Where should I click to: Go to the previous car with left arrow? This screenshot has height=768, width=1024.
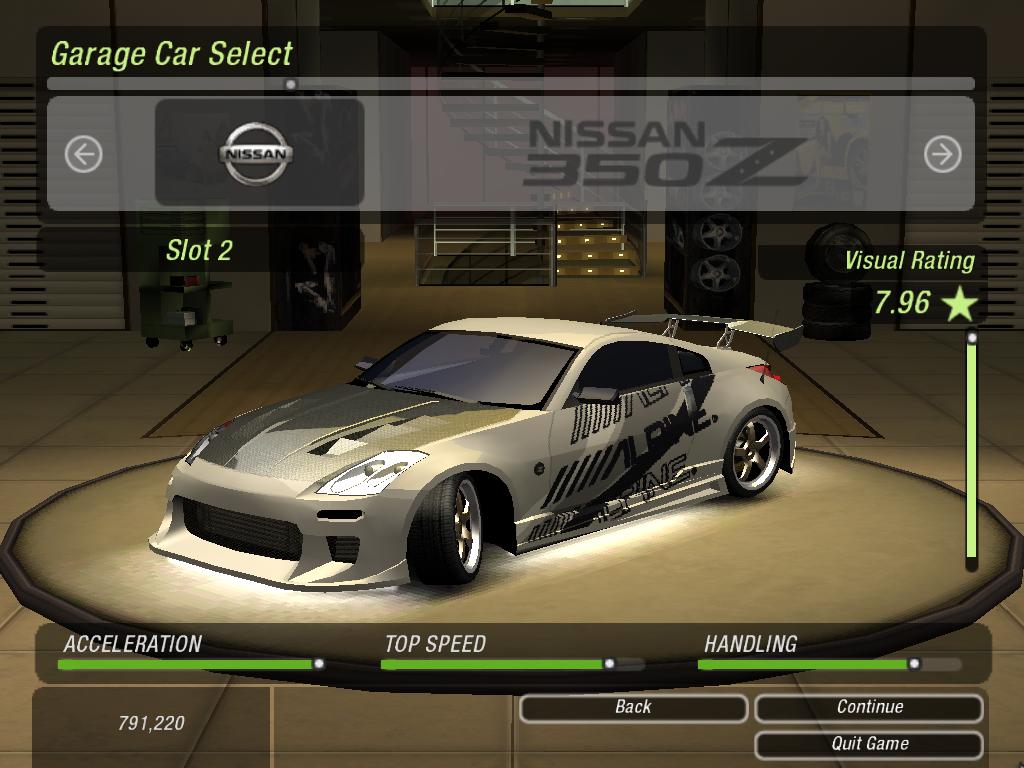pos(83,154)
